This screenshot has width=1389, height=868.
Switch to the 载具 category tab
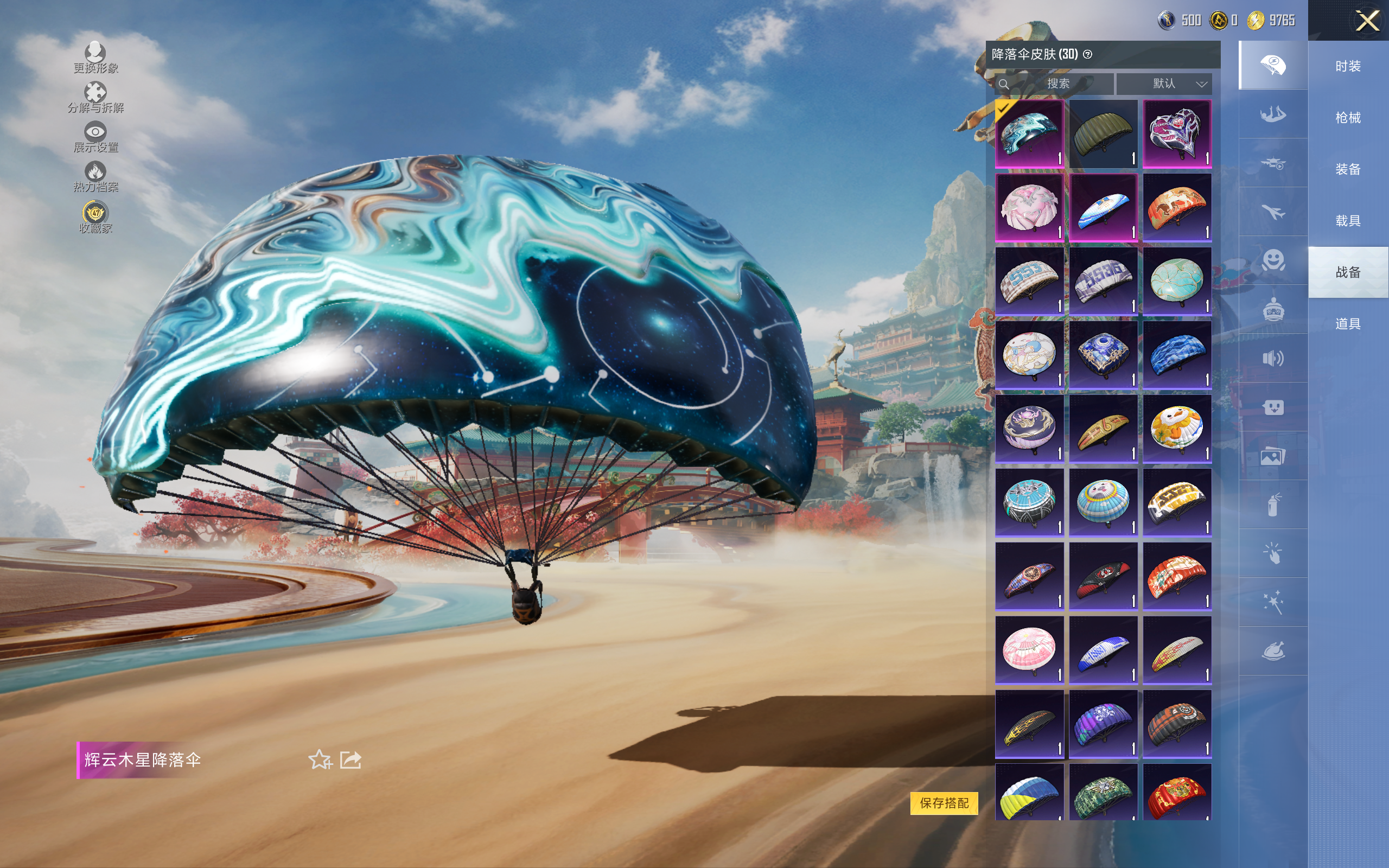coord(1348,221)
